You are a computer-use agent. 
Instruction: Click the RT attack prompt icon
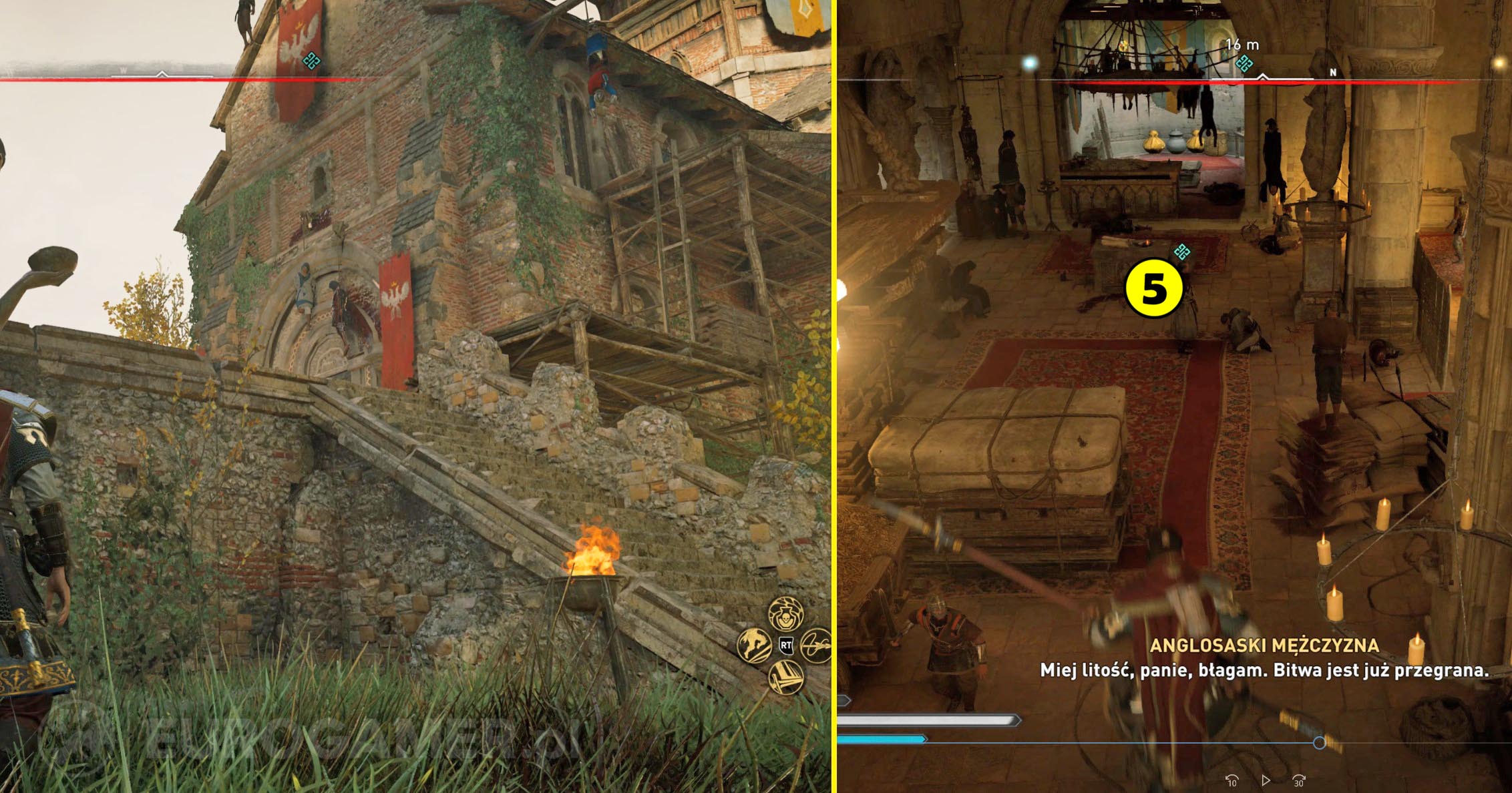[786, 645]
